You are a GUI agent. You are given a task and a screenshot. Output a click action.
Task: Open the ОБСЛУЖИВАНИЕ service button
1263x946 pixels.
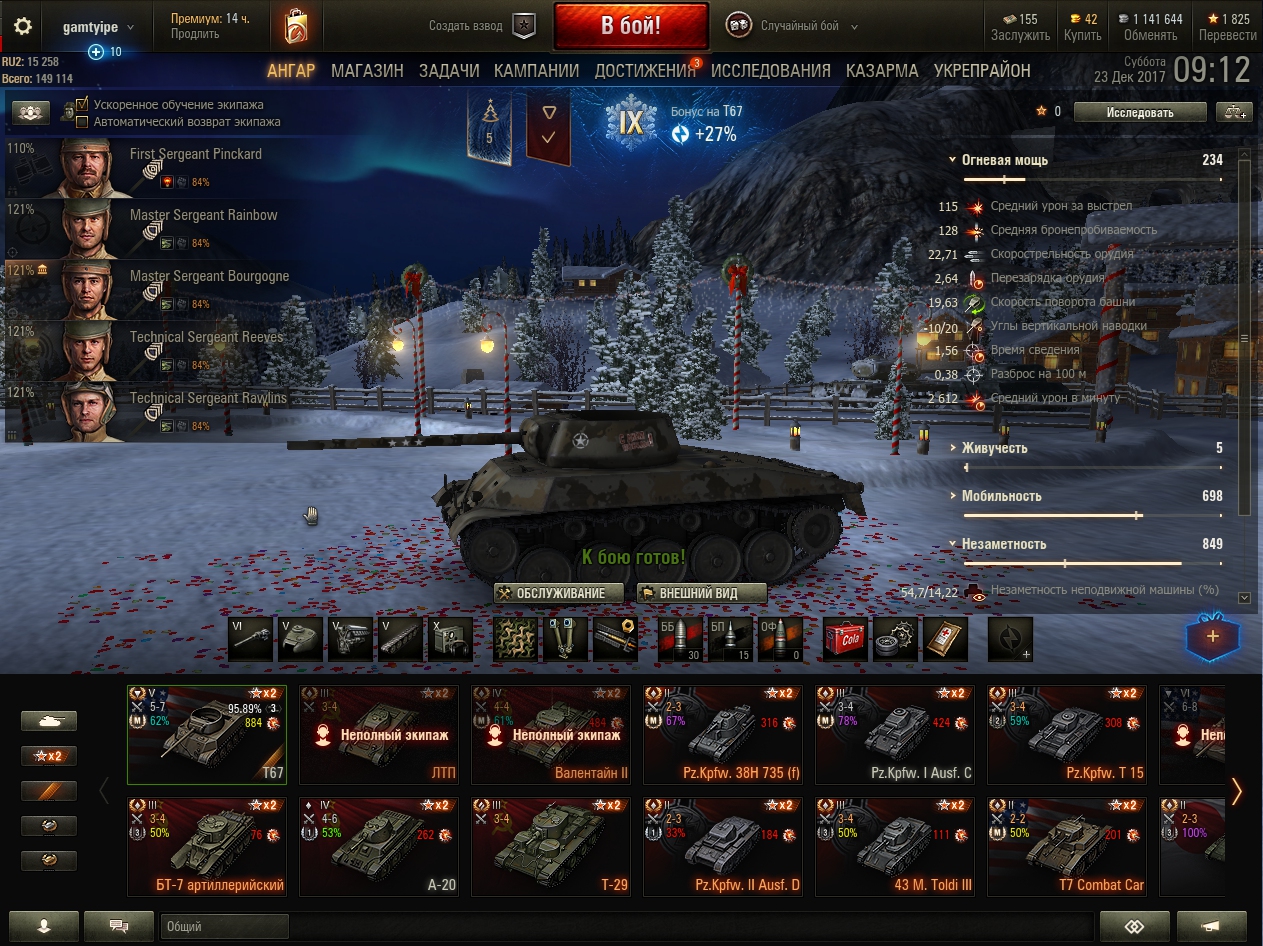click(559, 593)
